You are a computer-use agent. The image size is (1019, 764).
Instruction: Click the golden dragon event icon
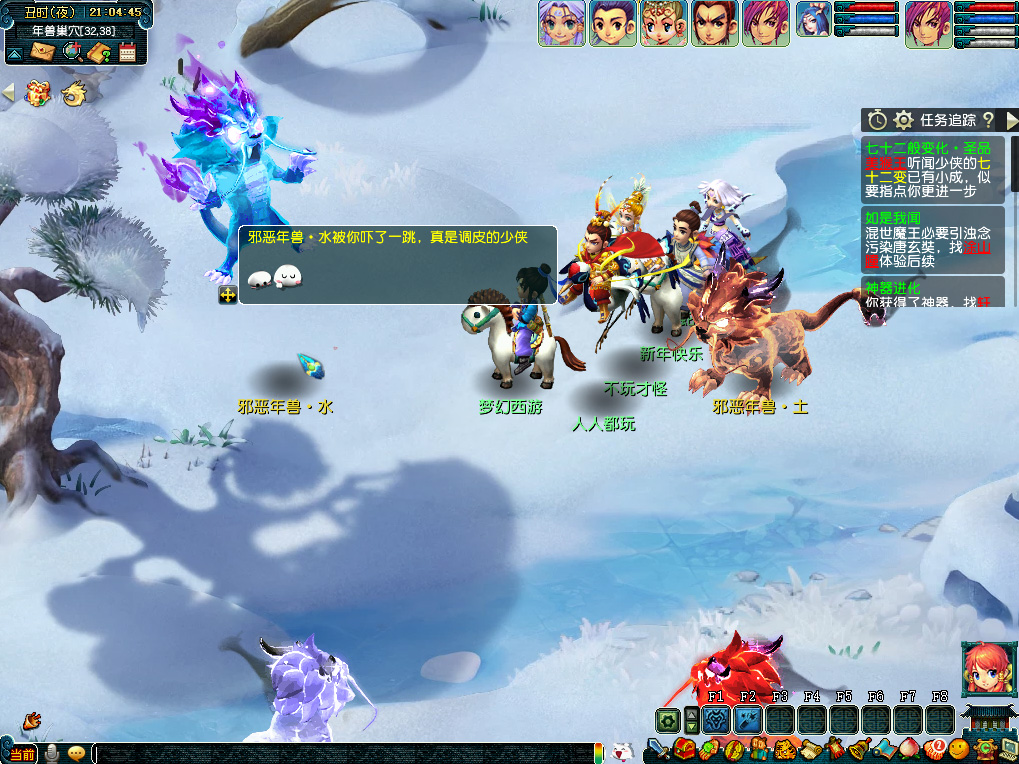pos(73,94)
